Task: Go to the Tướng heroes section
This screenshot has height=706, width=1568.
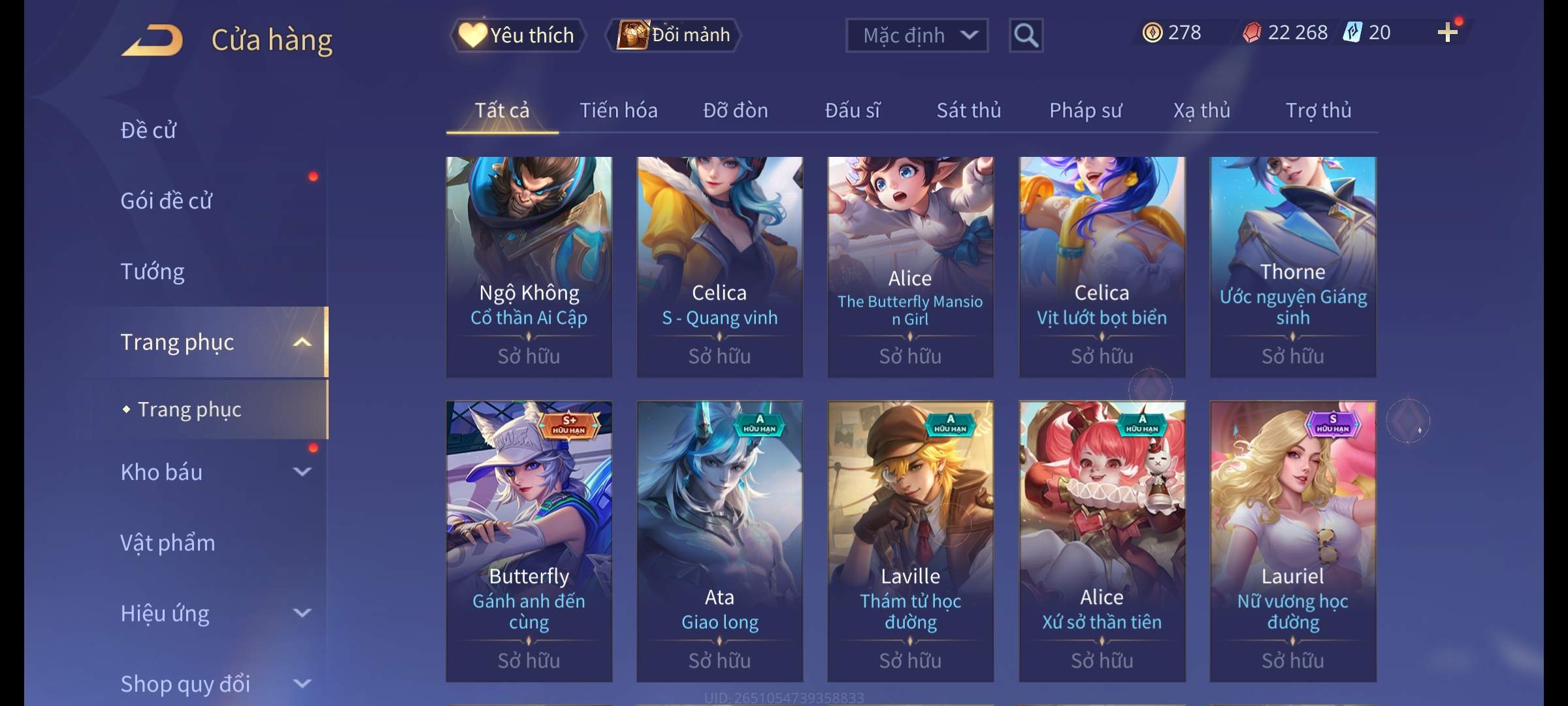Action: [x=152, y=271]
